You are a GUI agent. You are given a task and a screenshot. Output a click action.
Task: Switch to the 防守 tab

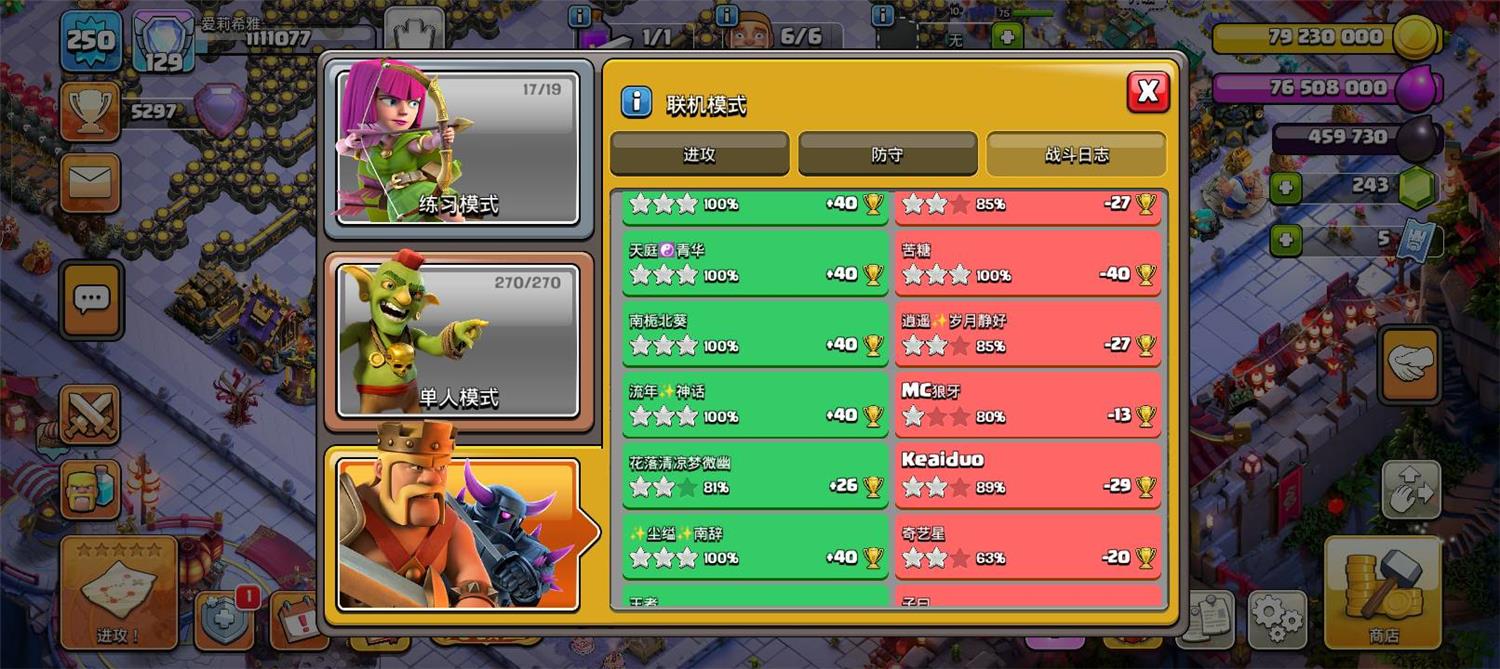tap(887, 155)
